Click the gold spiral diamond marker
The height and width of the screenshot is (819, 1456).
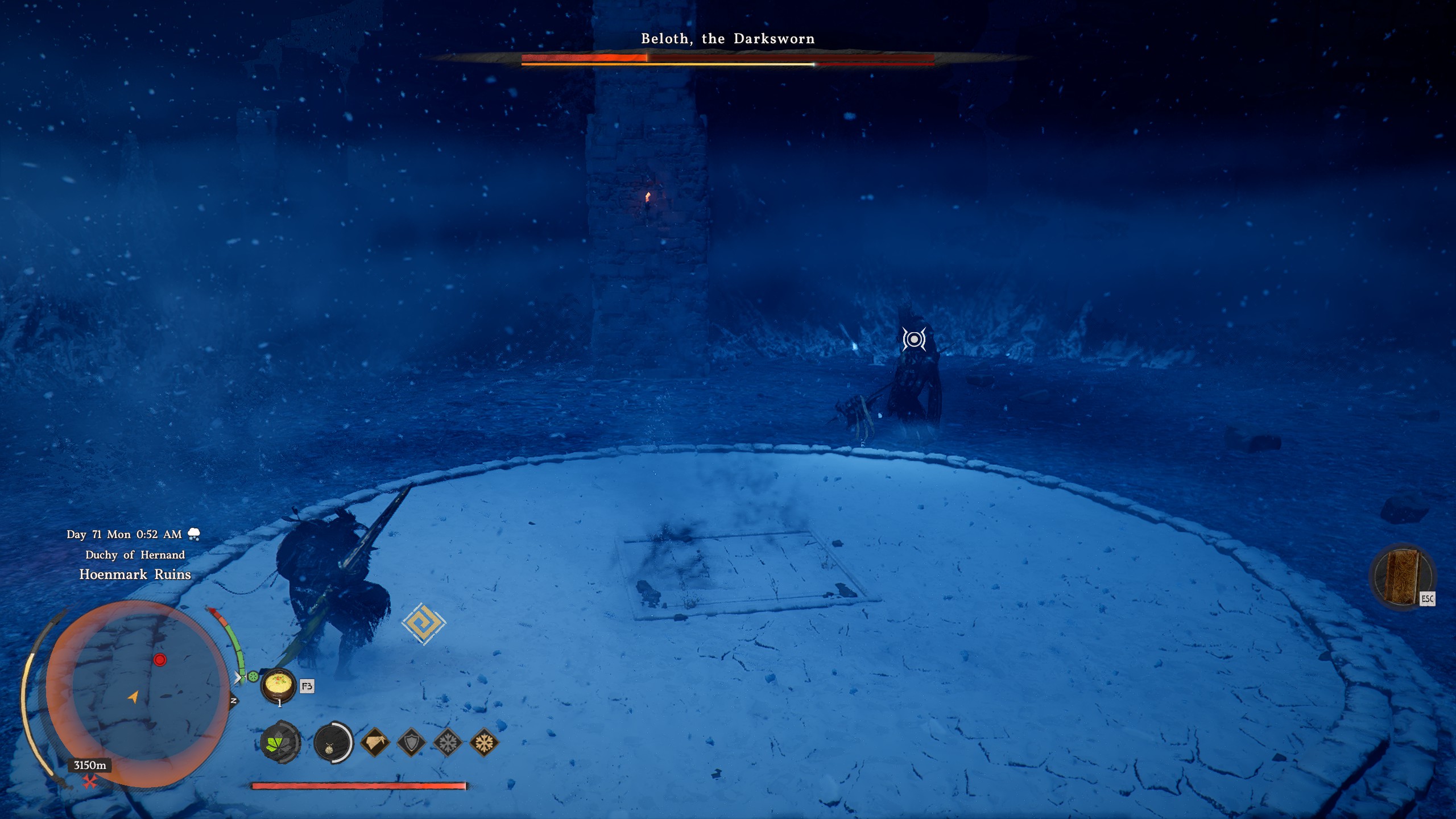click(x=424, y=623)
